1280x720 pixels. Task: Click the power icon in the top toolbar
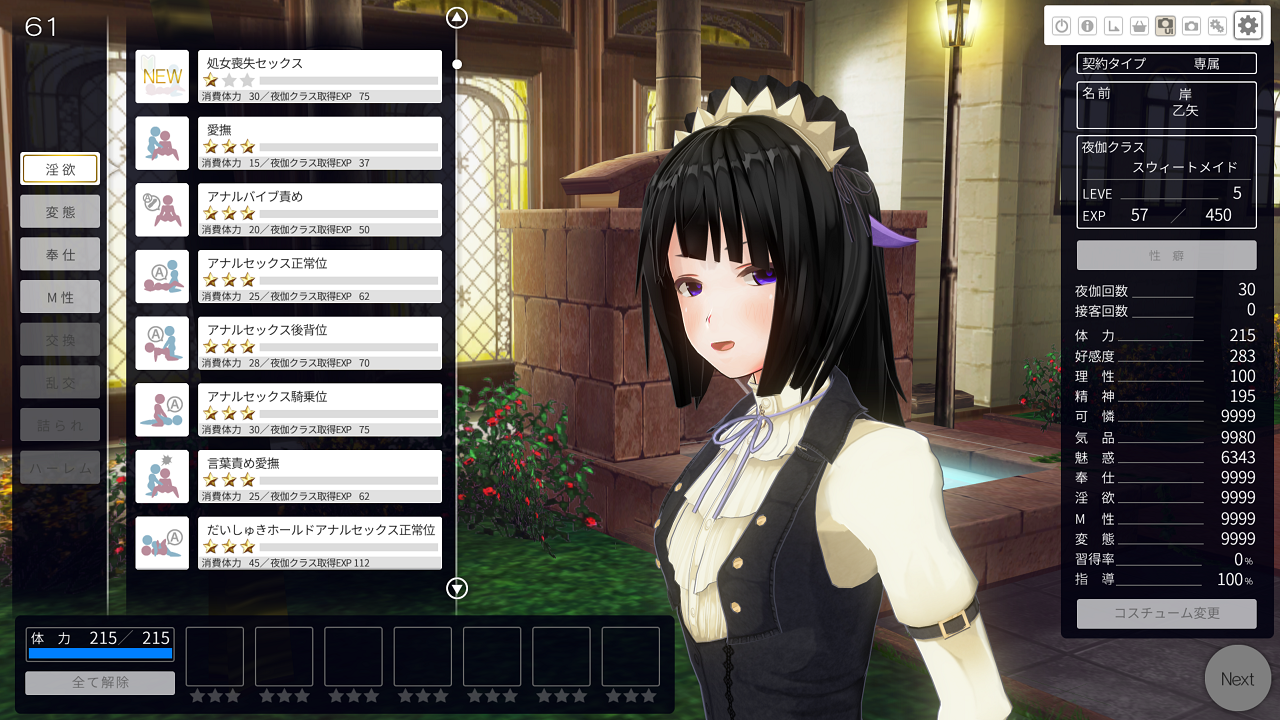(1061, 27)
